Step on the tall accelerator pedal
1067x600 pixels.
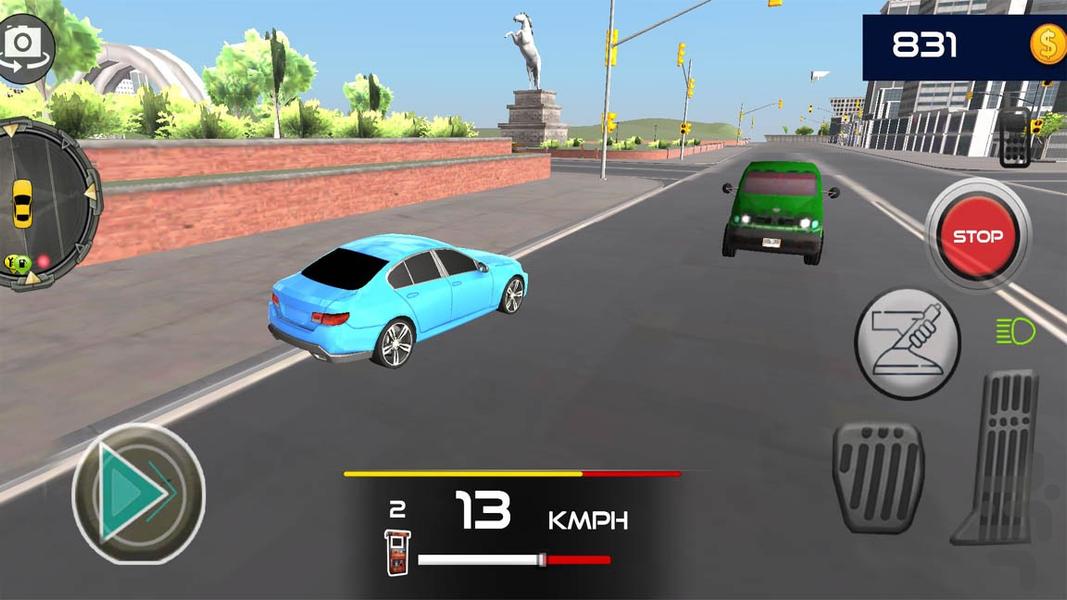pyautogui.click(x=999, y=456)
